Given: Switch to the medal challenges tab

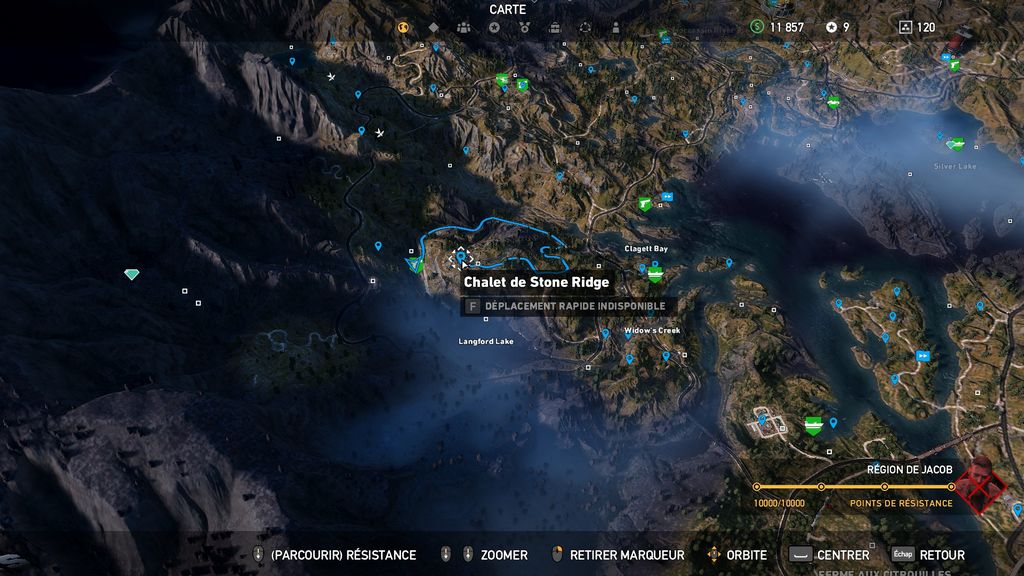Looking at the screenshot, I should click(x=524, y=27).
